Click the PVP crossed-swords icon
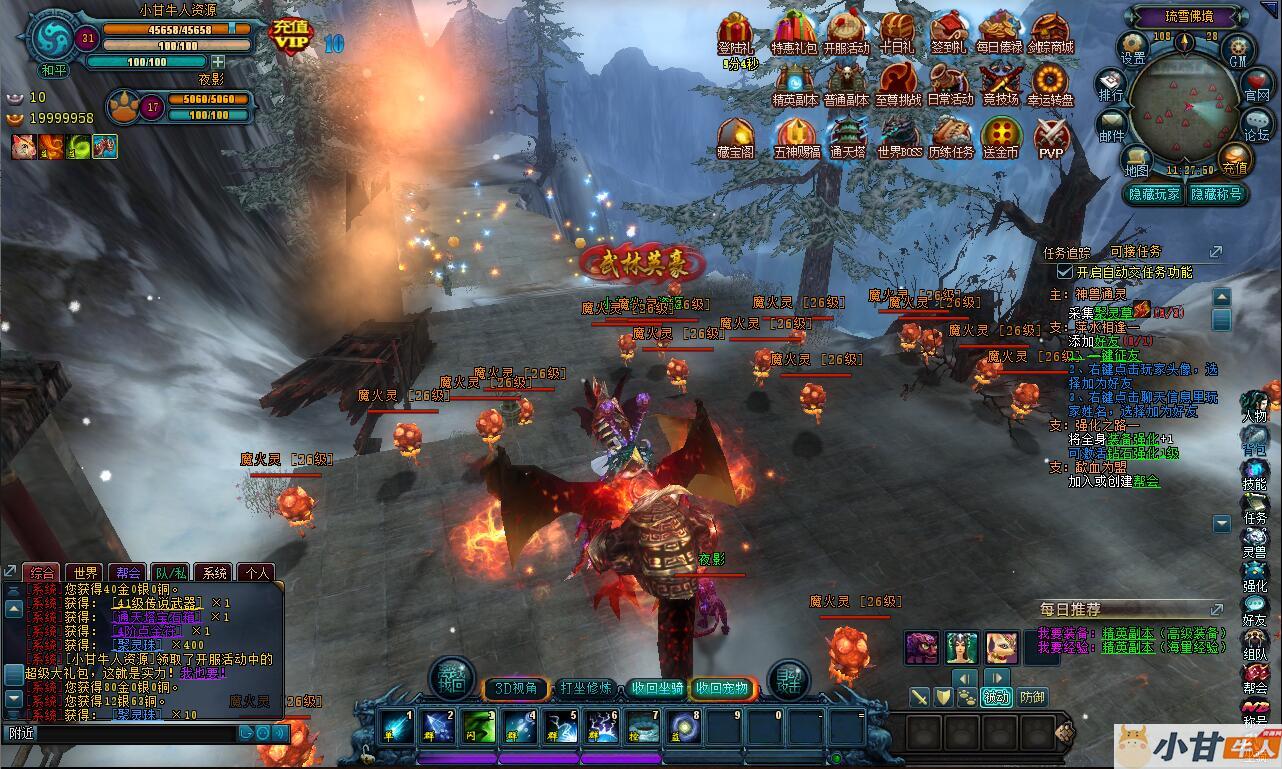Image resolution: width=1282 pixels, height=769 pixels. [x=1051, y=135]
